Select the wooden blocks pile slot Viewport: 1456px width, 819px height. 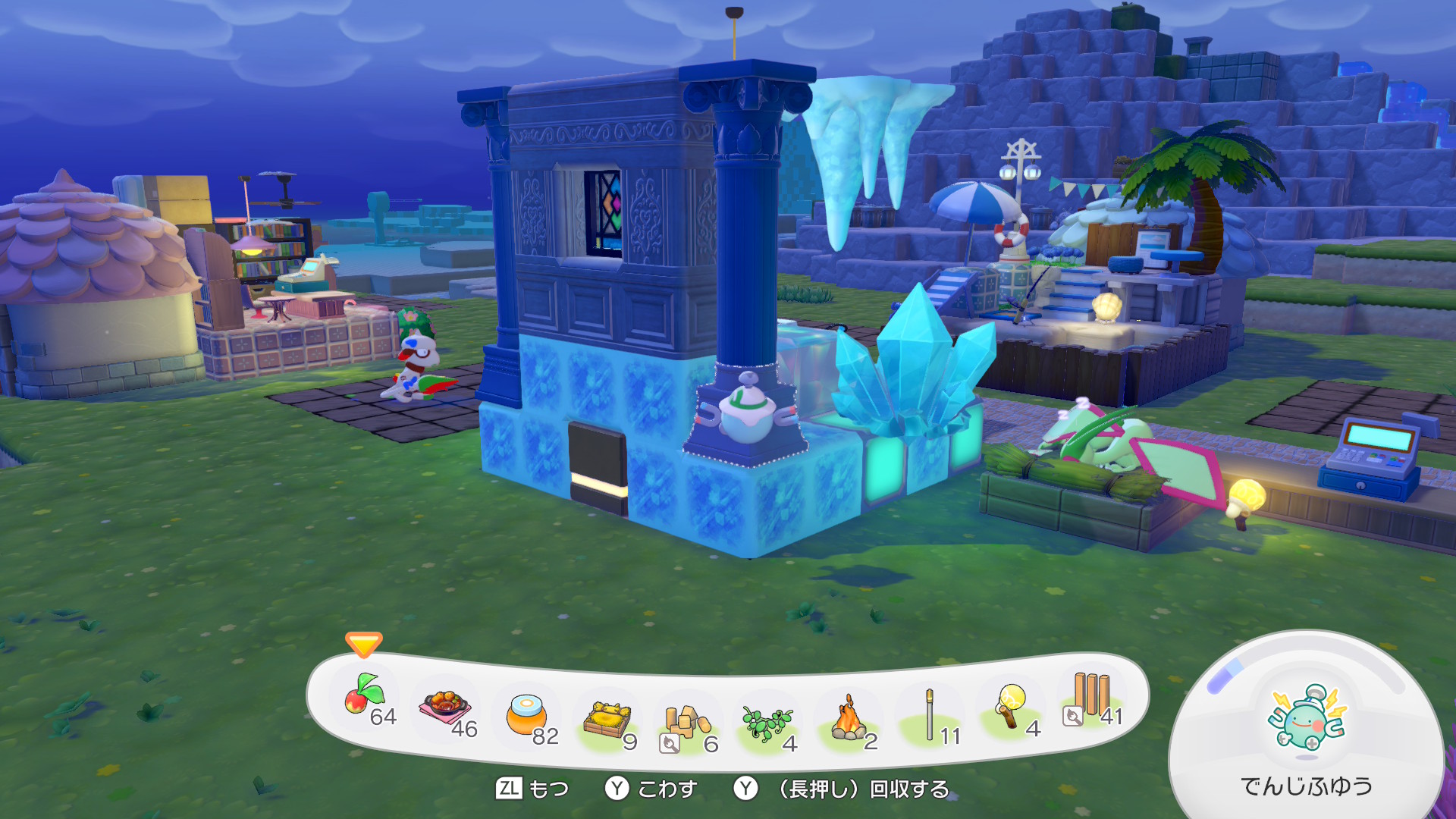point(687,723)
